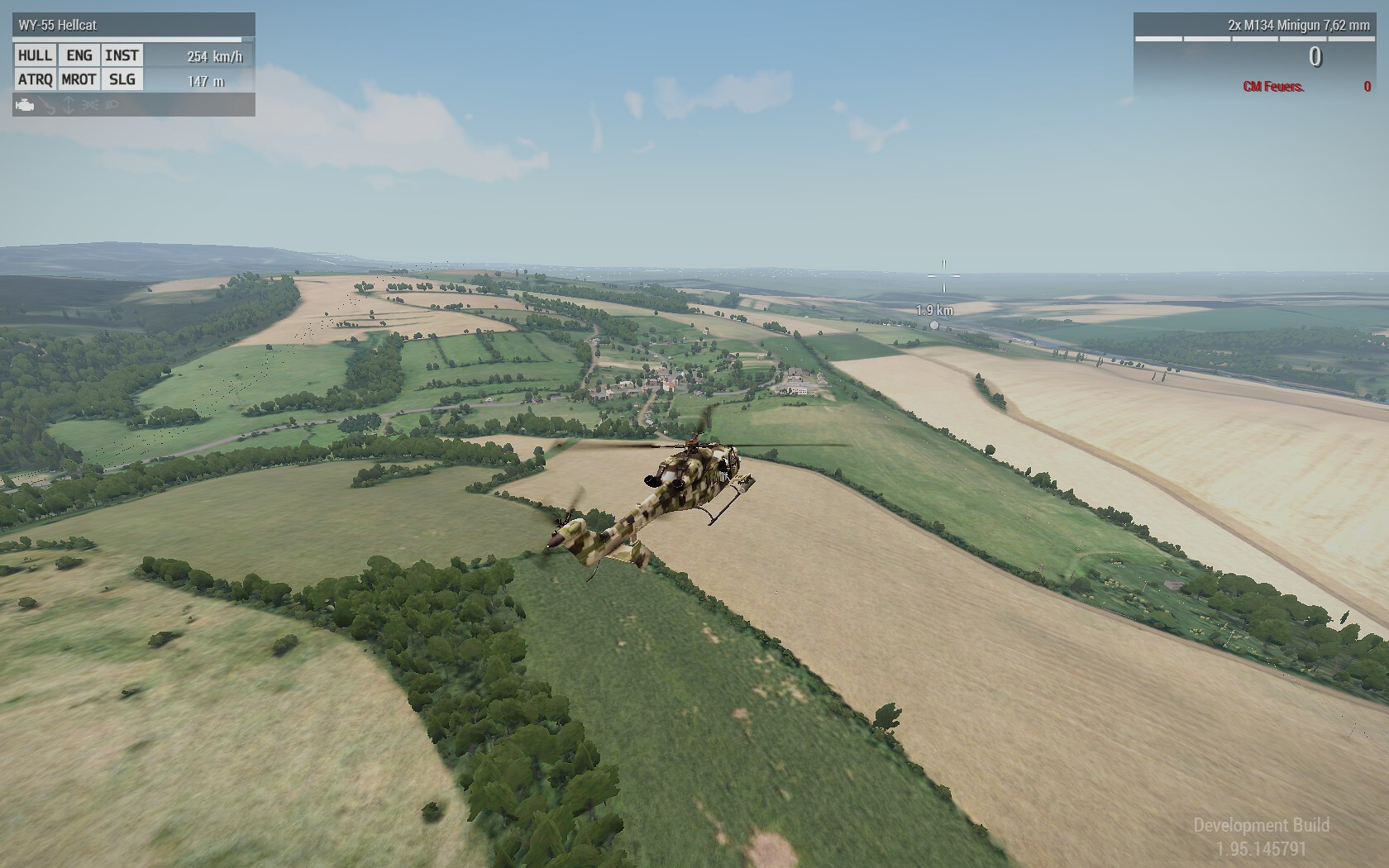Select the ATRQ tail rotor indicator
The image size is (1389, 868).
(x=35, y=79)
